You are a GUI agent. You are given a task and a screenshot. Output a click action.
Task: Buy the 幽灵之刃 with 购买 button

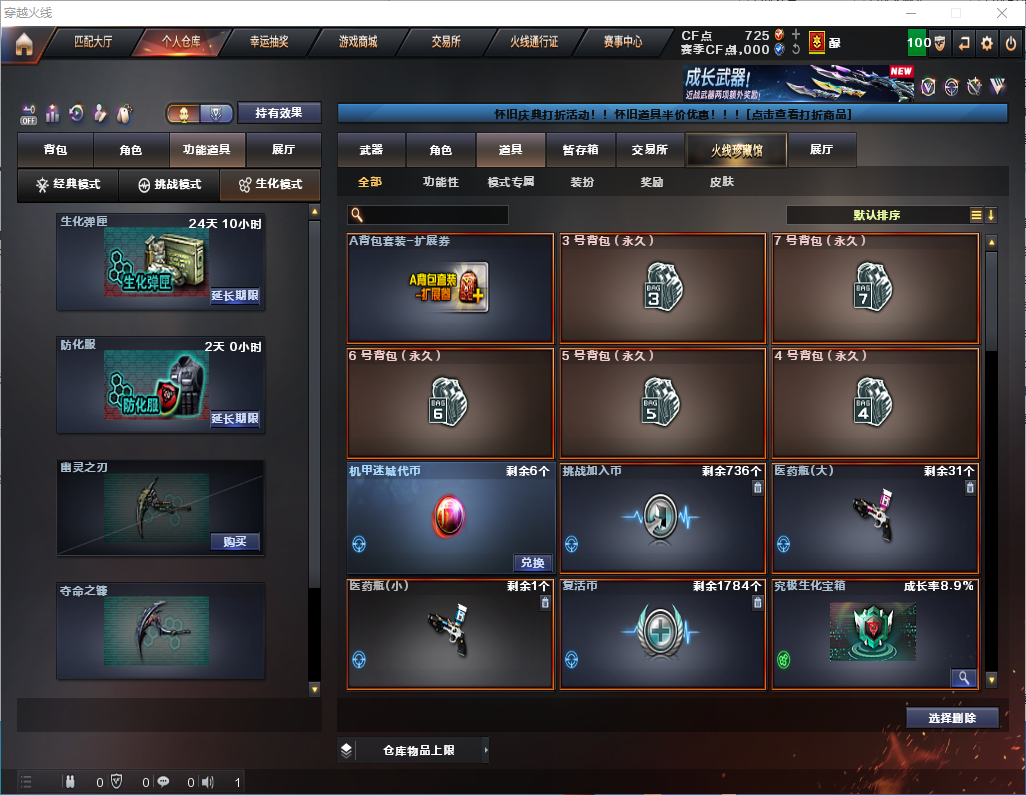(235, 542)
